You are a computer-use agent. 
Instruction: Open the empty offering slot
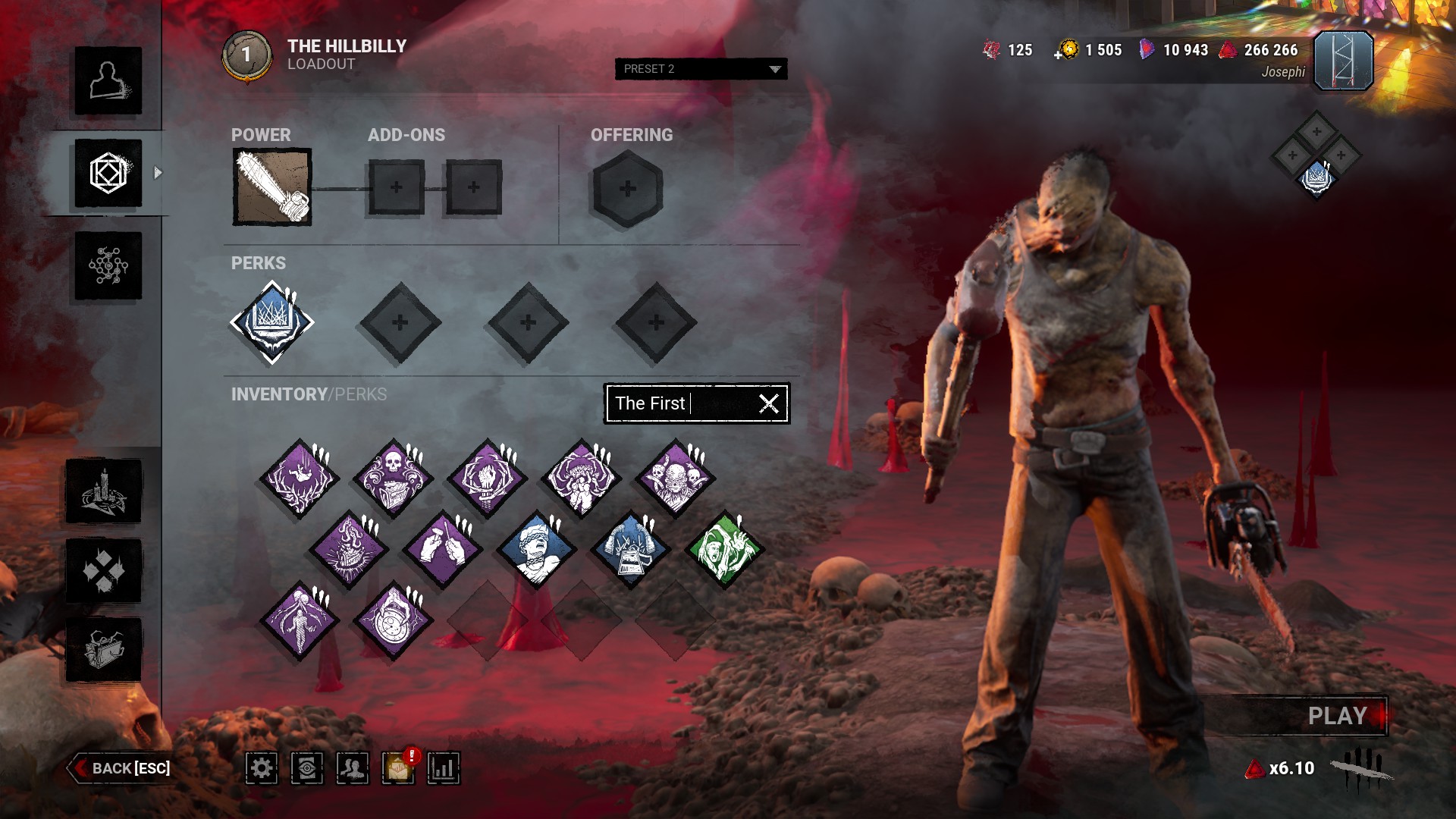[x=627, y=189]
